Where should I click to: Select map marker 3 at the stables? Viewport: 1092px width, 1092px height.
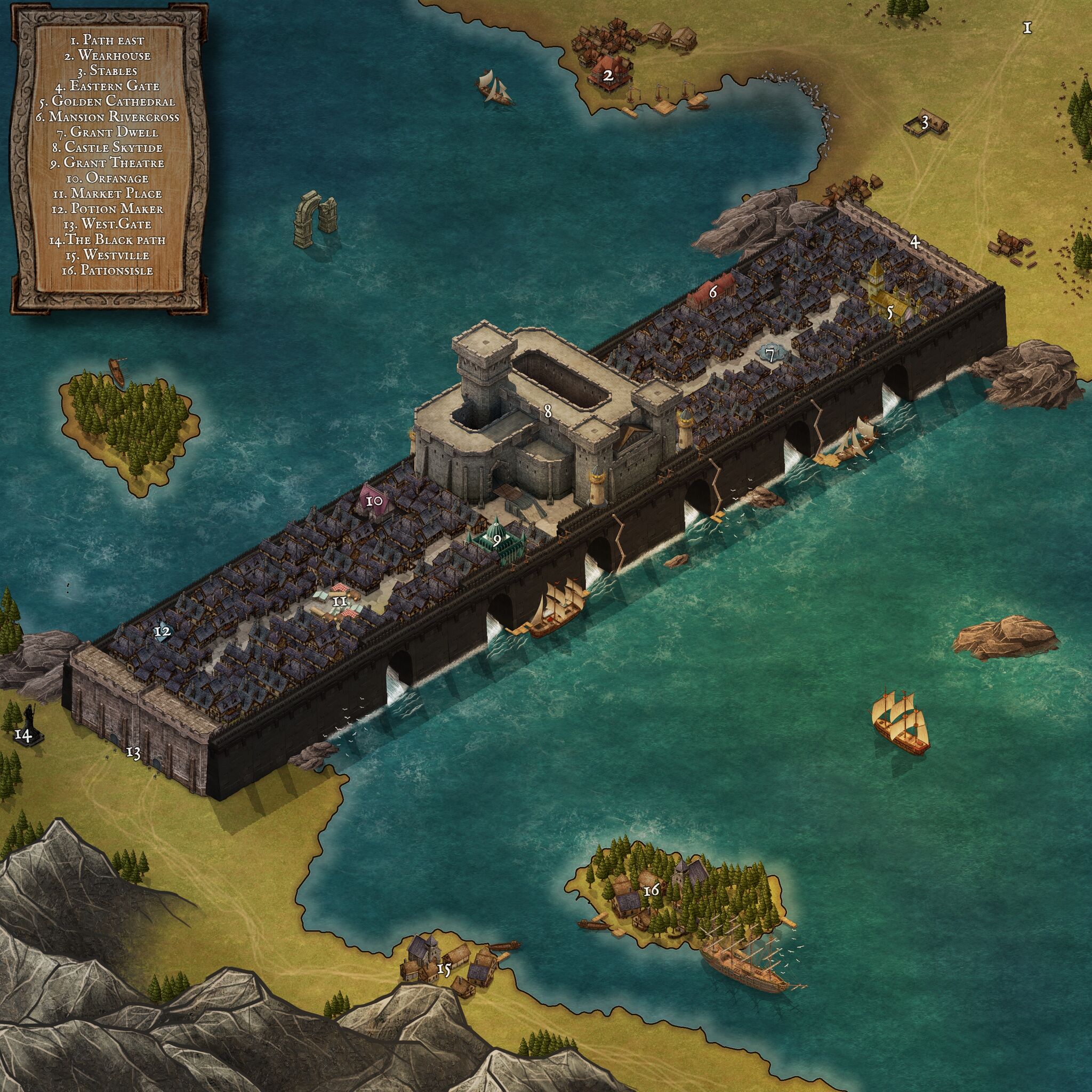tap(925, 122)
